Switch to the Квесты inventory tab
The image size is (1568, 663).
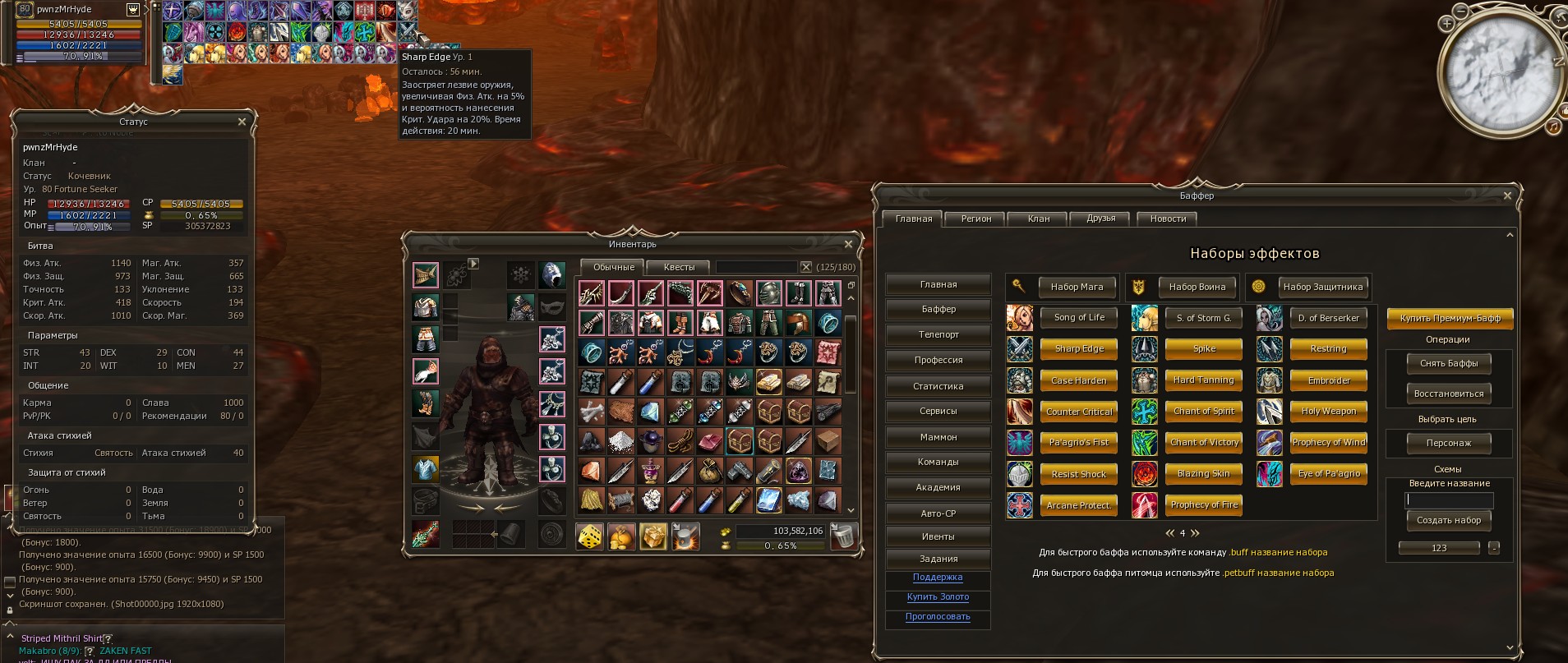[679, 267]
